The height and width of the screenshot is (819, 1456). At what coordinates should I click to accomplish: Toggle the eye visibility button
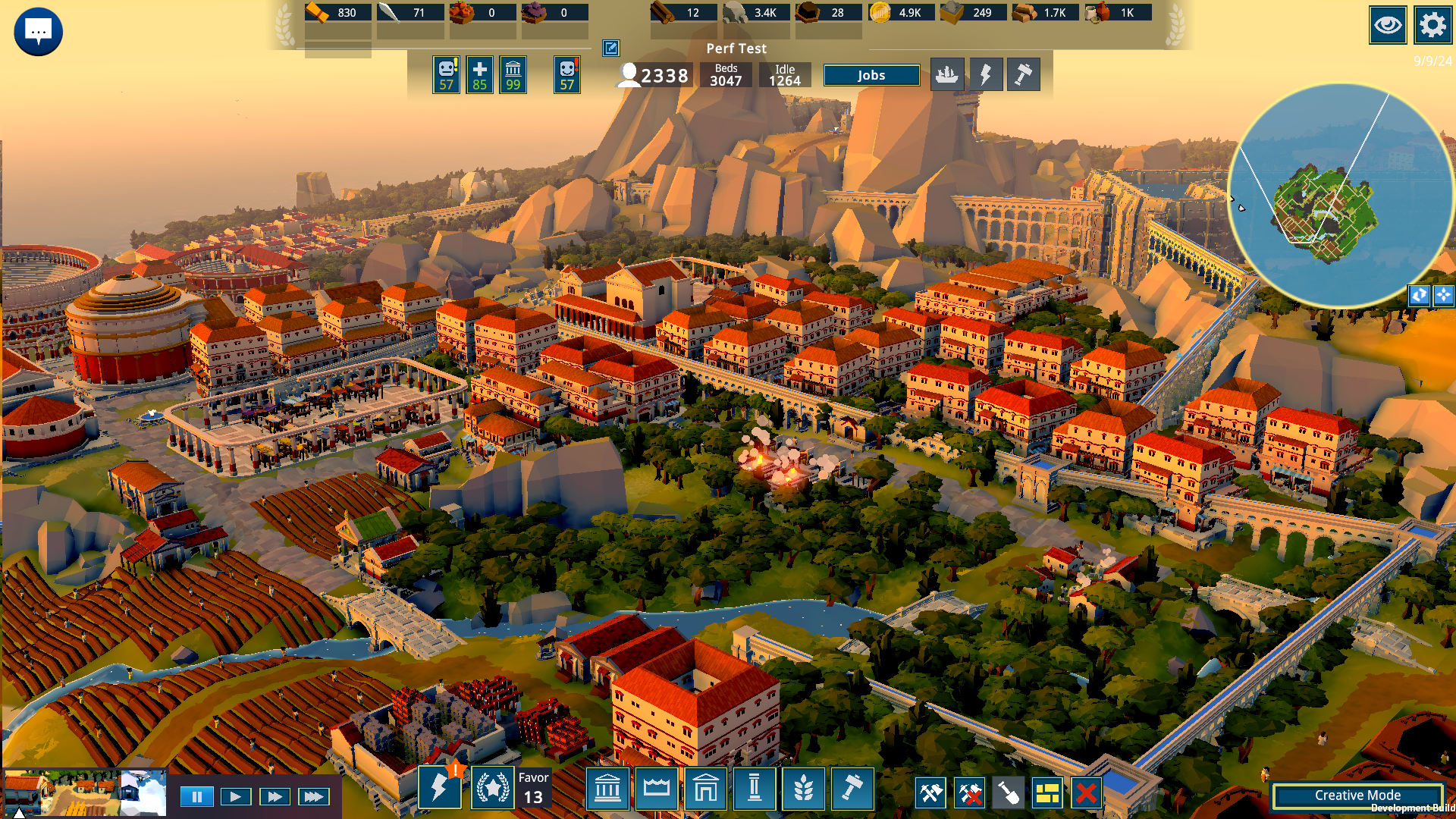click(x=1388, y=26)
